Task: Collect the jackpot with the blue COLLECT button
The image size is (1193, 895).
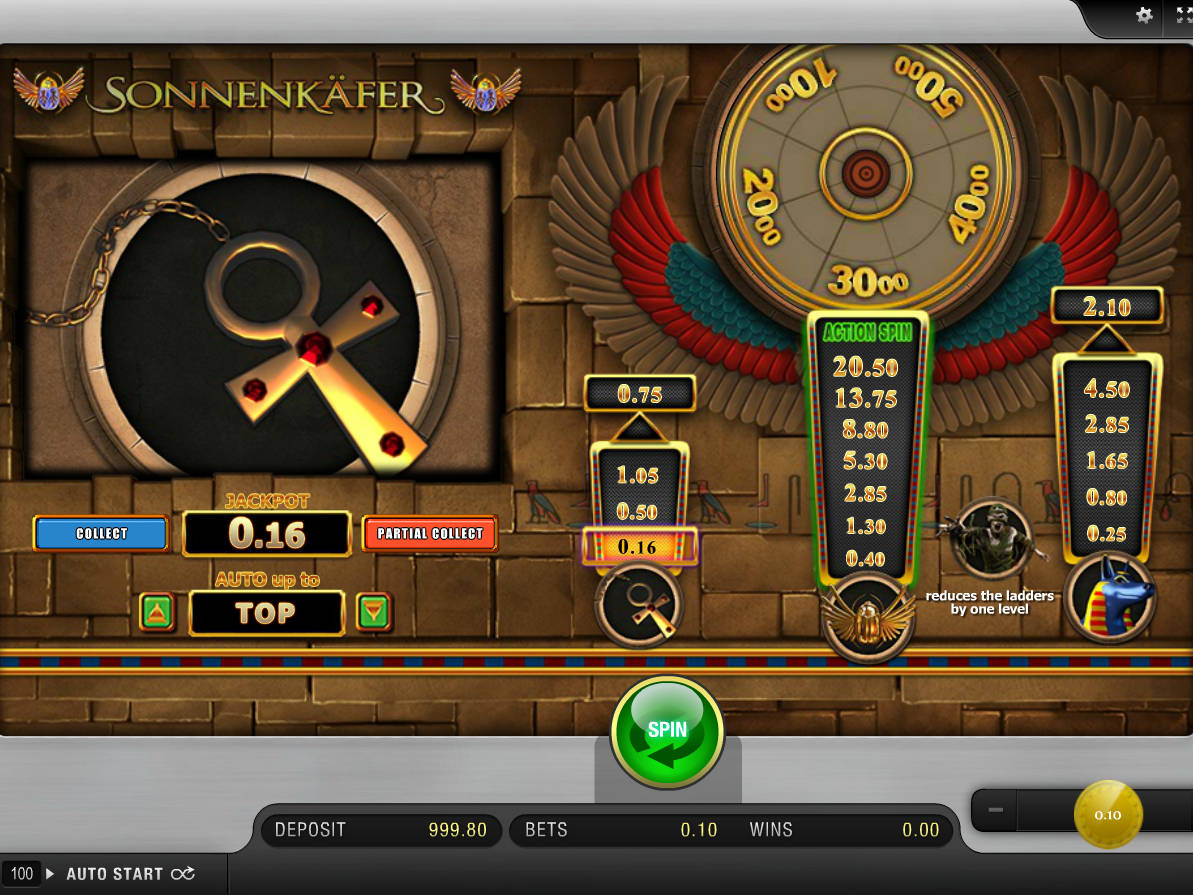Action: point(101,533)
